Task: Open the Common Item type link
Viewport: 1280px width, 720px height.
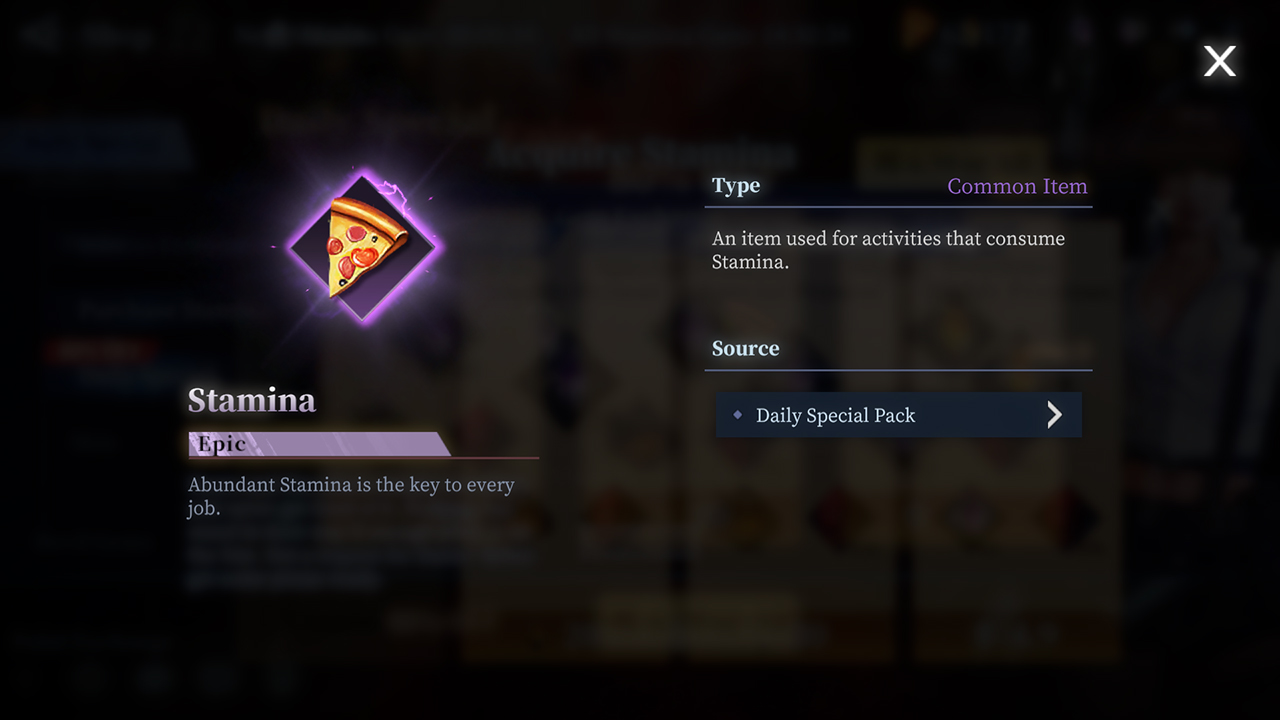Action: click(1017, 186)
